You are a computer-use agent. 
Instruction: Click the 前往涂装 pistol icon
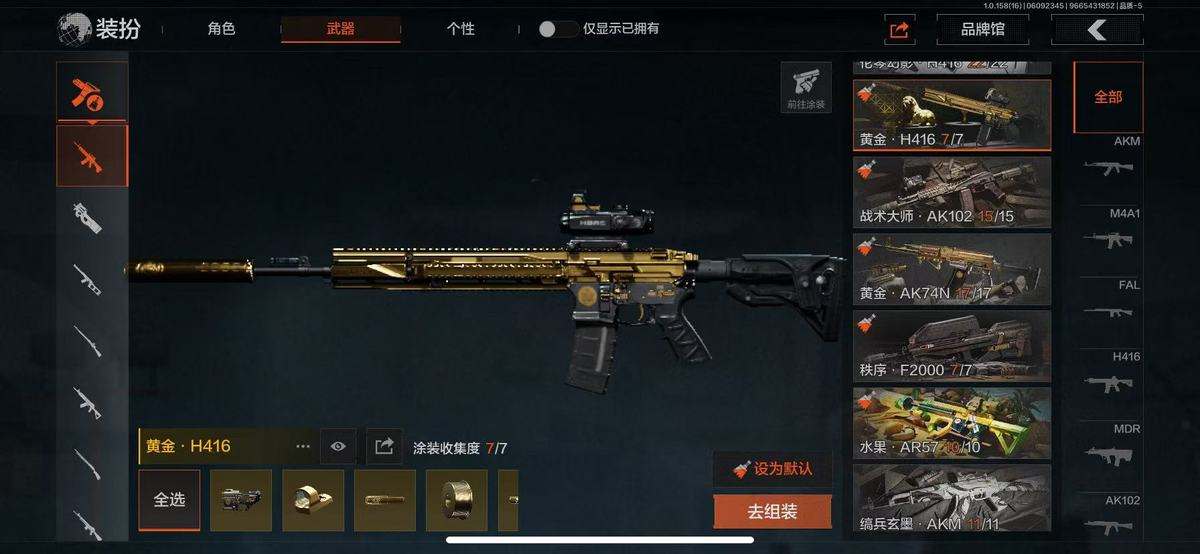tap(805, 88)
